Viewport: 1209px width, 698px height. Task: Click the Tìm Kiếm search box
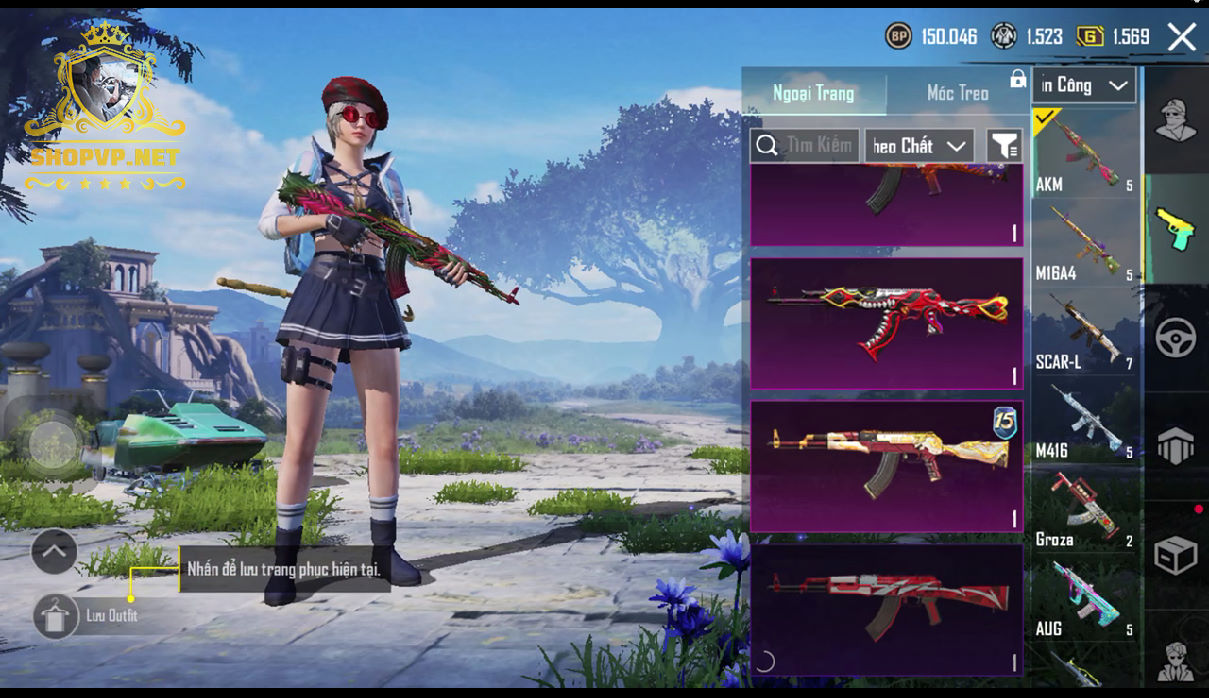click(804, 145)
